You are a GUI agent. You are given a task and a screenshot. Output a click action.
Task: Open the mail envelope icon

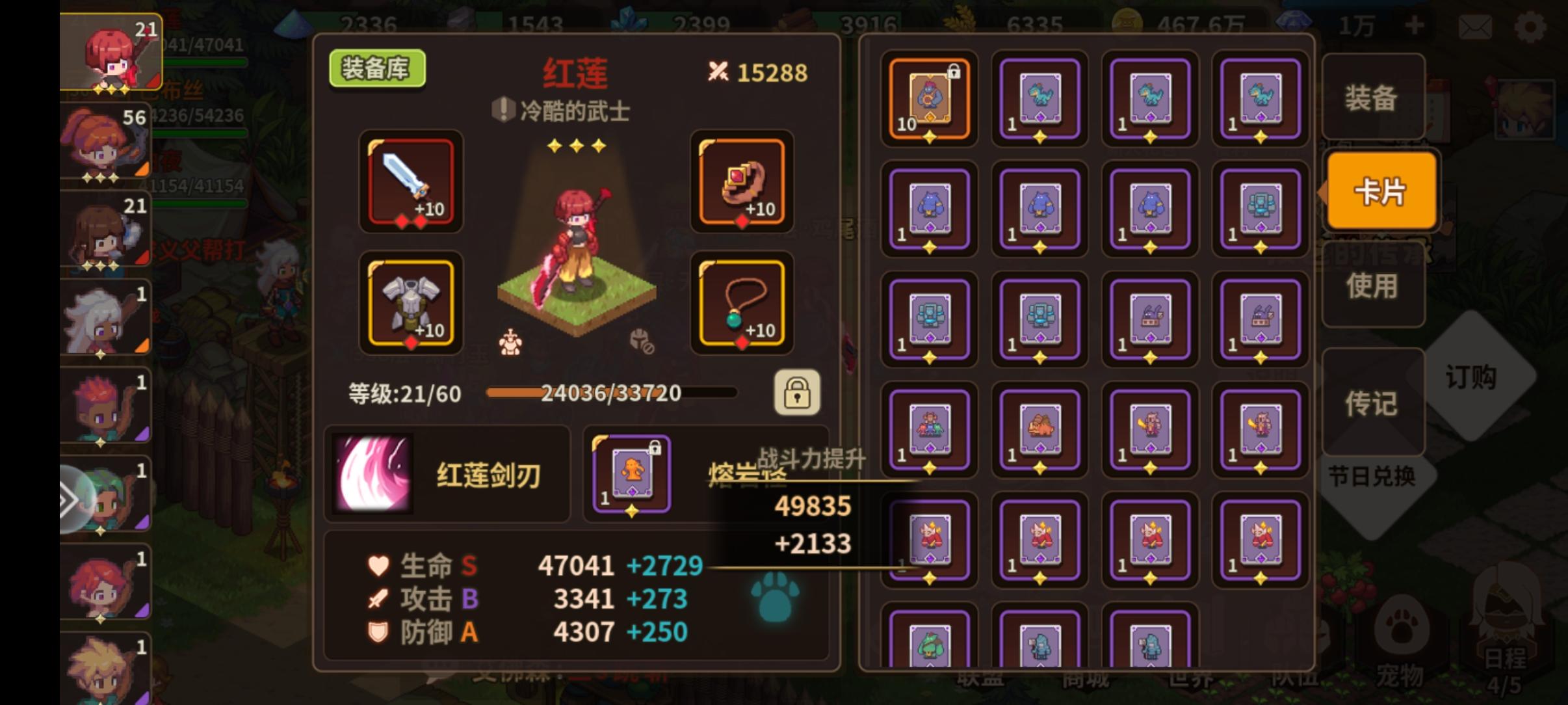coord(1476,27)
